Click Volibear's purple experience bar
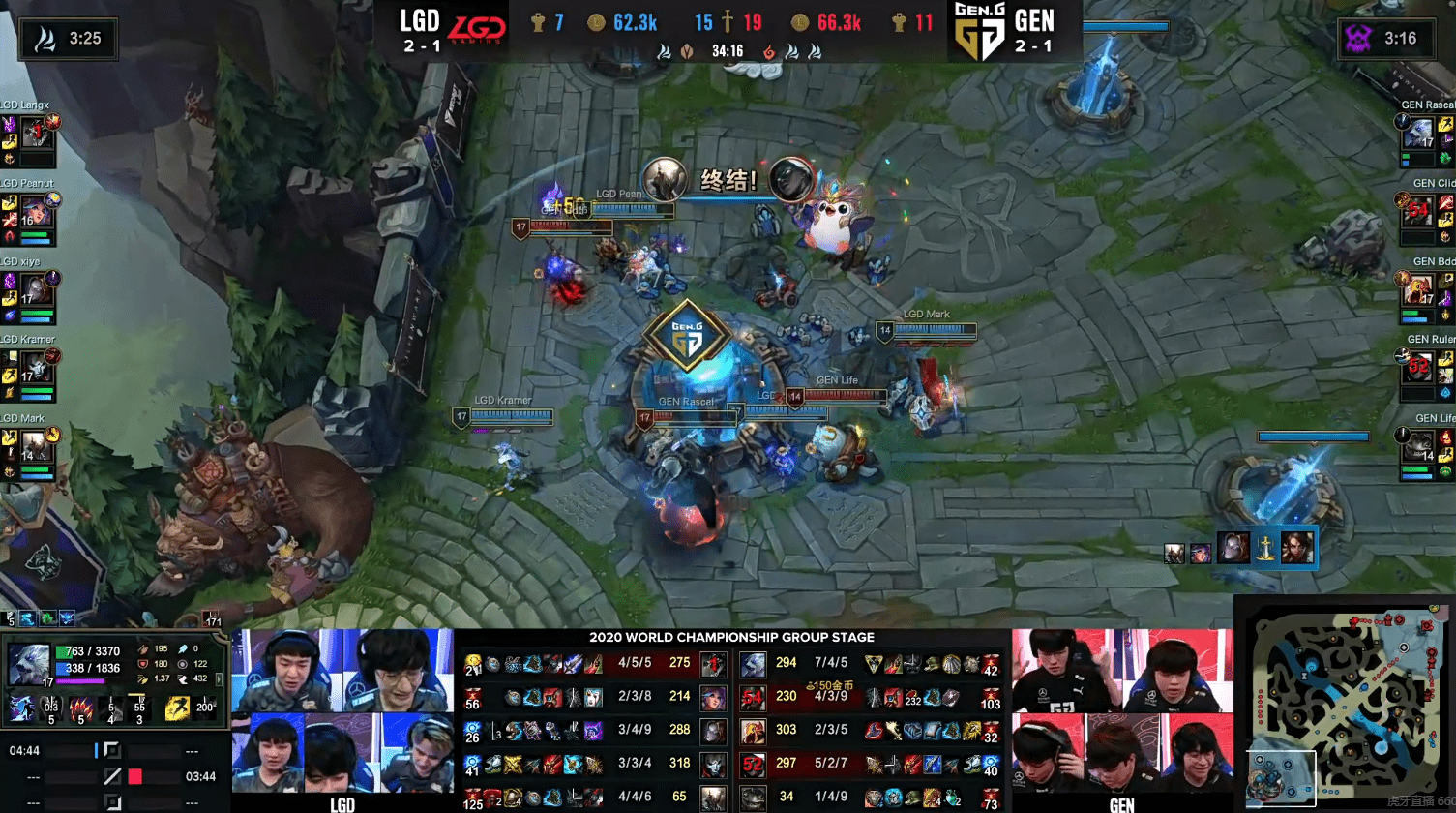Screen dimensions: 1456x813 (x=81, y=681)
